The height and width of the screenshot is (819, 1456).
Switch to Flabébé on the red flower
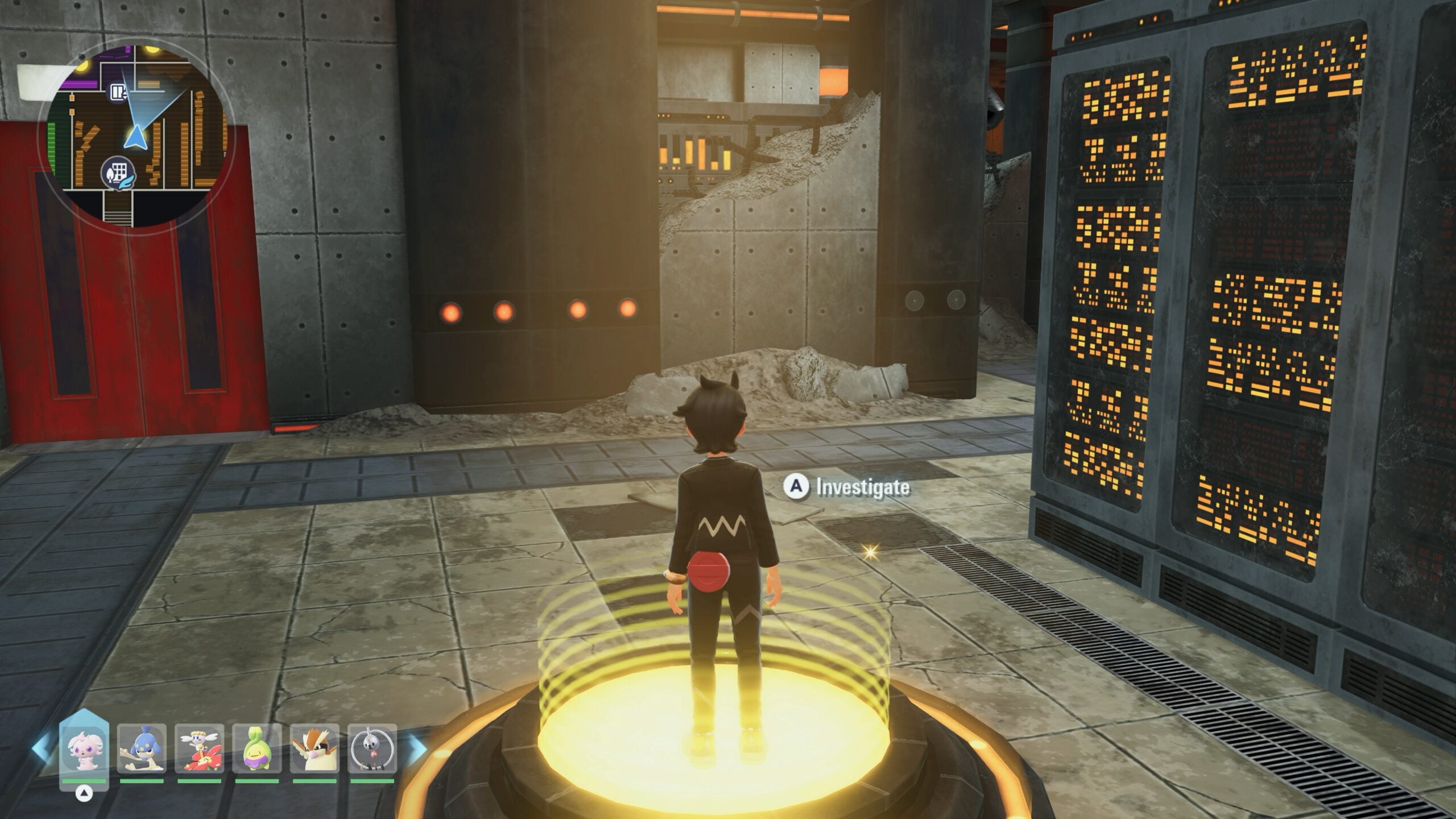pyautogui.click(x=199, y=748)
